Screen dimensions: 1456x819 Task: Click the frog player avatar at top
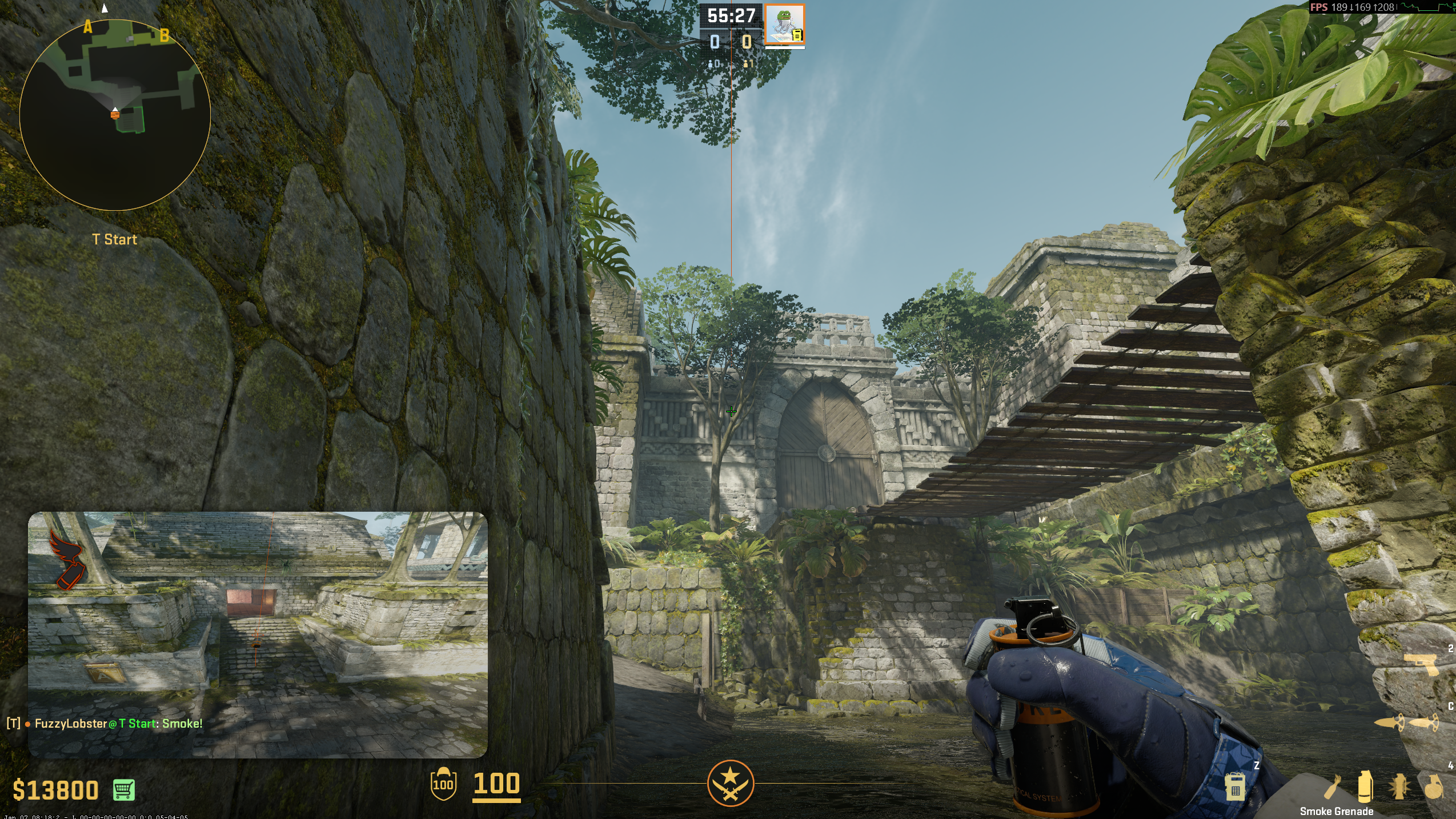(784, 25)
